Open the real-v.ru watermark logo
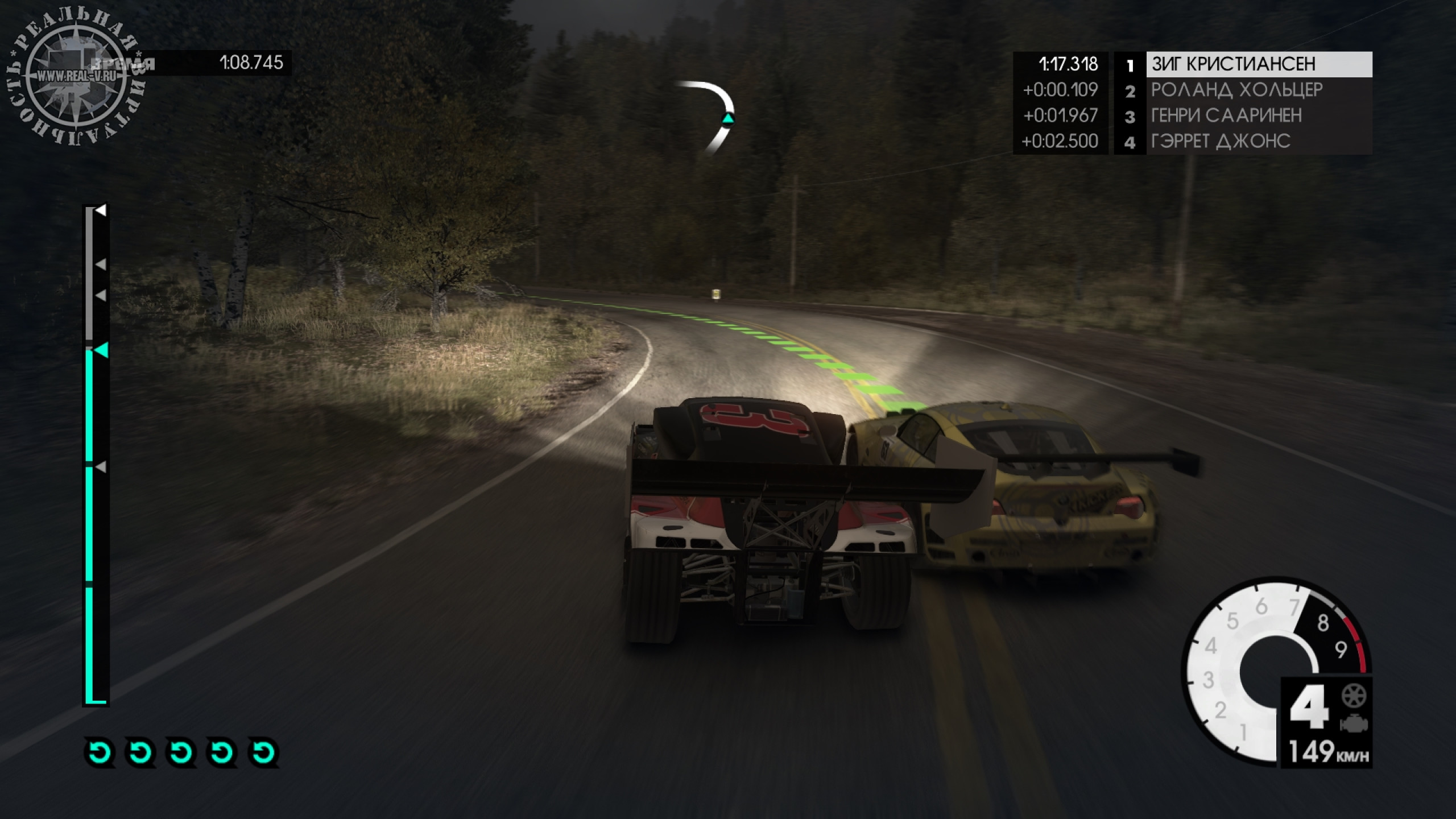Viewport: 1456px width, 819px height. [x=76, y=77]
